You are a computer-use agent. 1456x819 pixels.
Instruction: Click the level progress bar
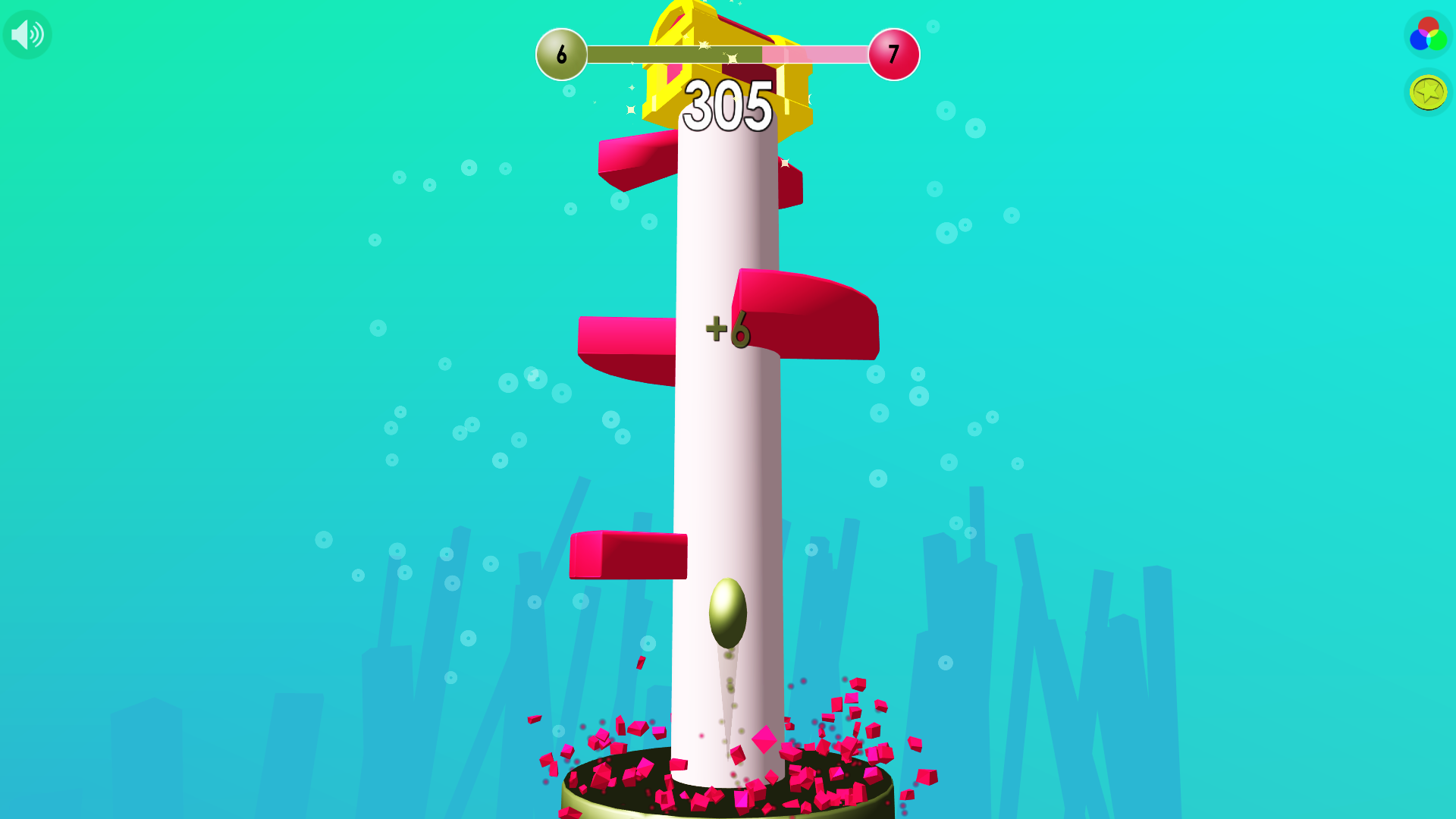728,55
